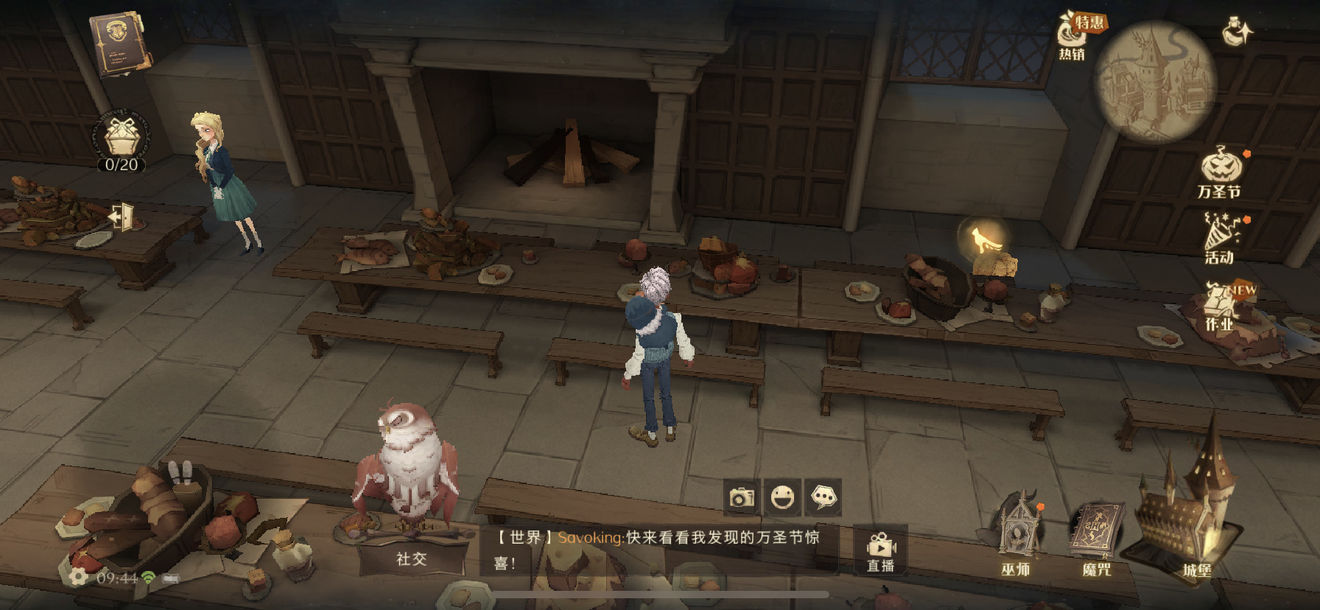Open the 直播 live stream button

(880, 550)
